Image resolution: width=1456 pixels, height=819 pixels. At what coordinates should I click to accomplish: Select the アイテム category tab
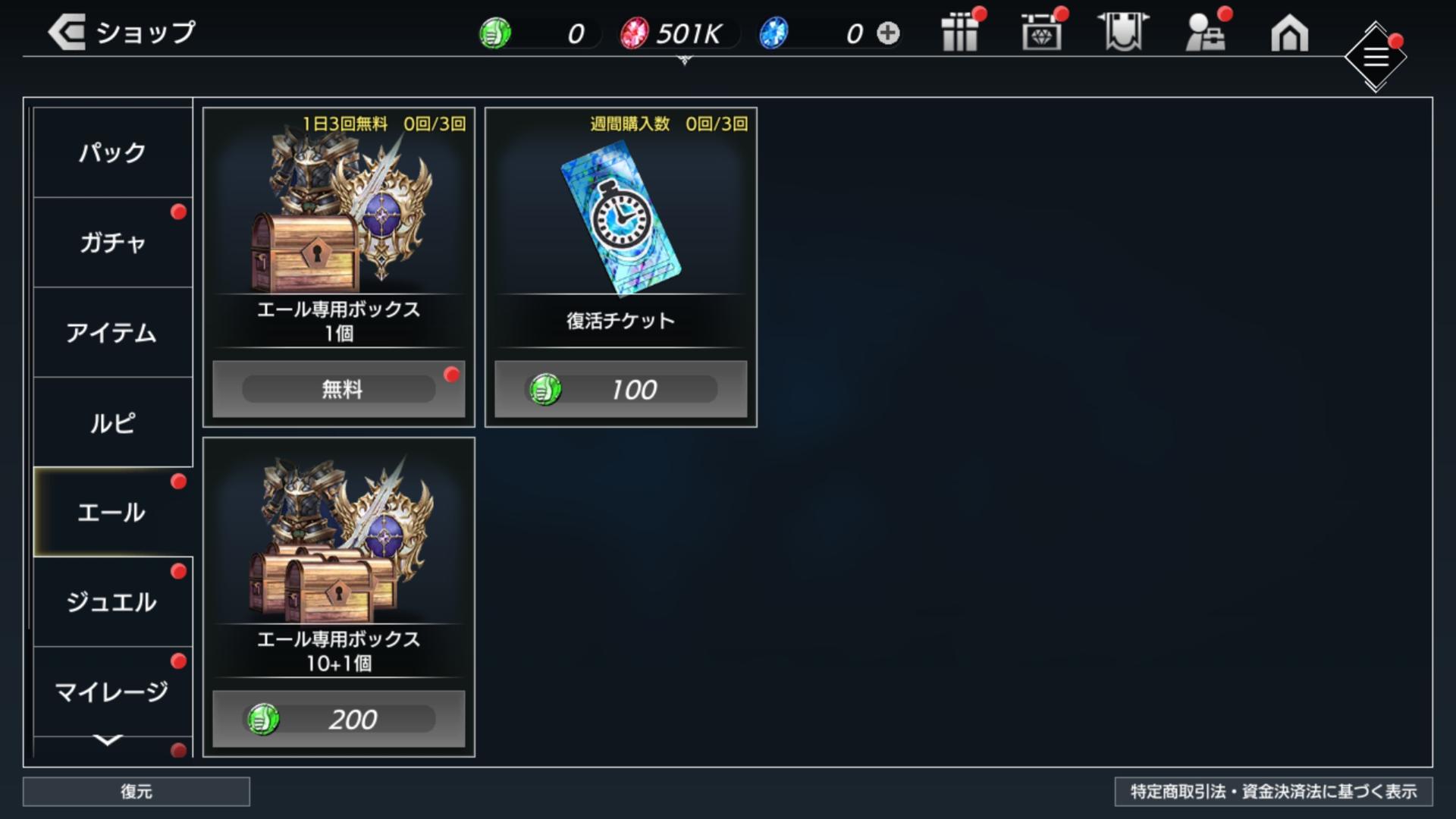point(112,333)
